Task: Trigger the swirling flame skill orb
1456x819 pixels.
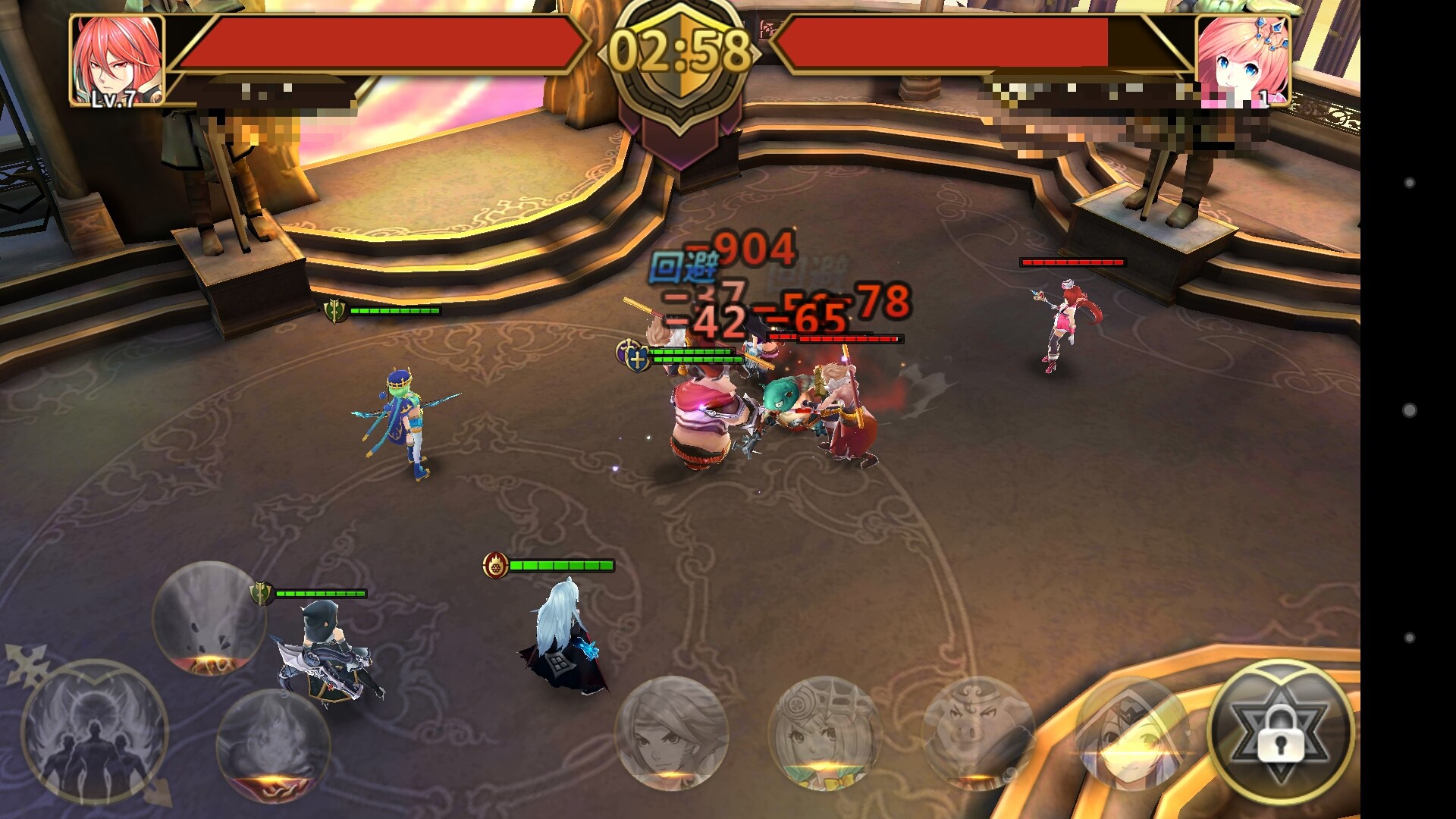Action: click(273, 743)
